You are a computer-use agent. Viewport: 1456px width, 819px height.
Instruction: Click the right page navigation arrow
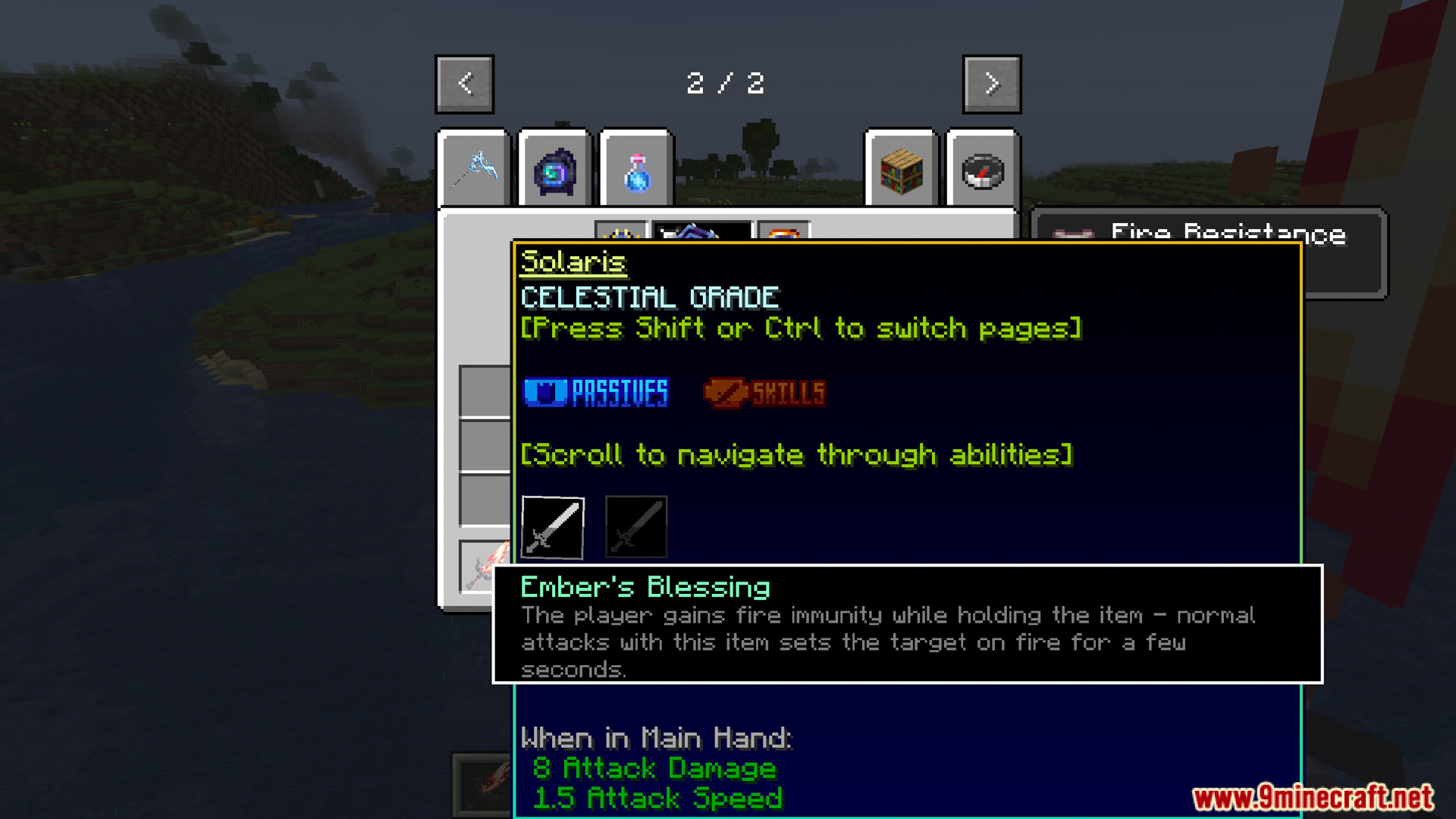[991, 83]
